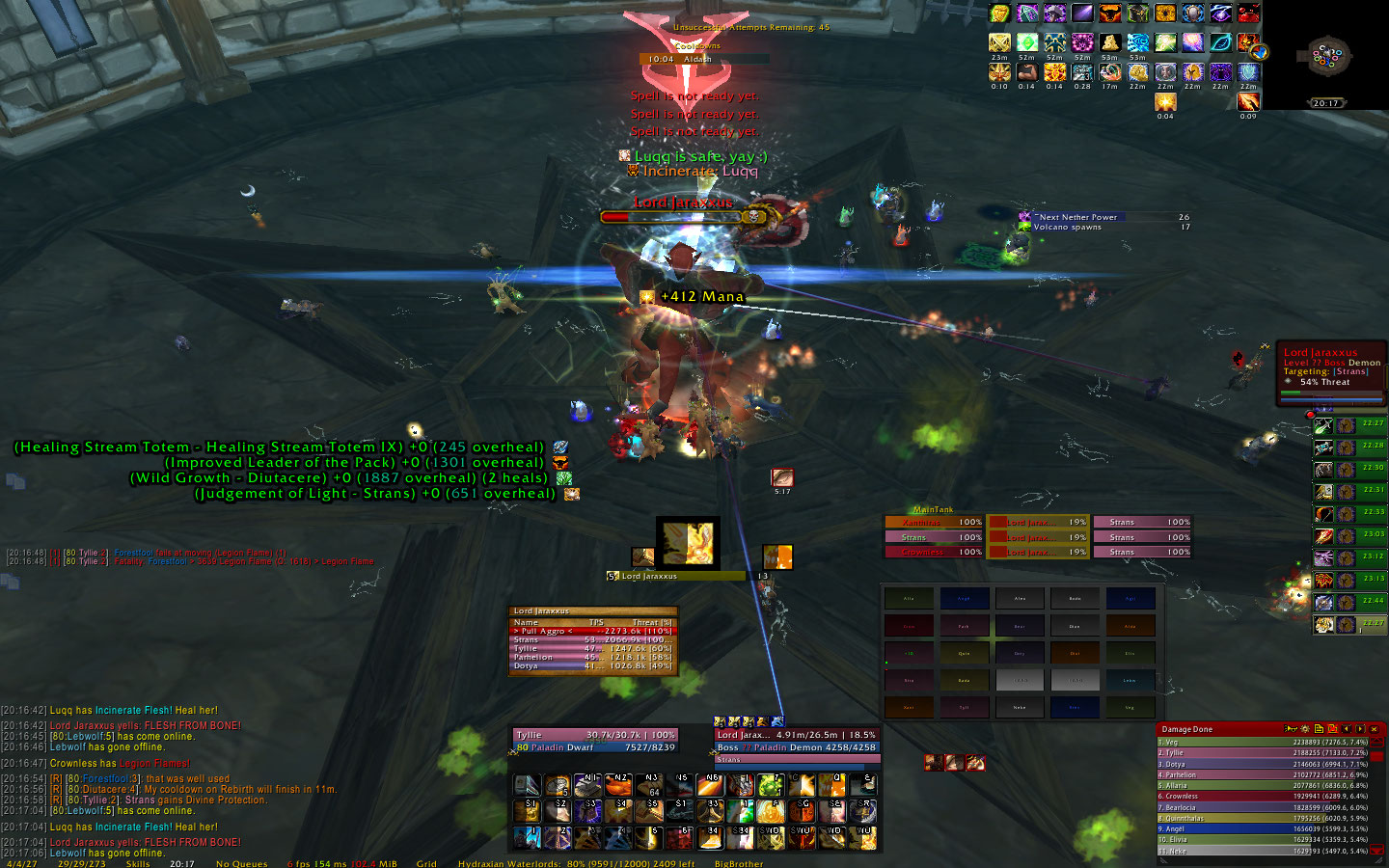This screenshot has height=868, width=1389.
Task: Close the Damage Done meter window
Action: (x=1375, y=729)
